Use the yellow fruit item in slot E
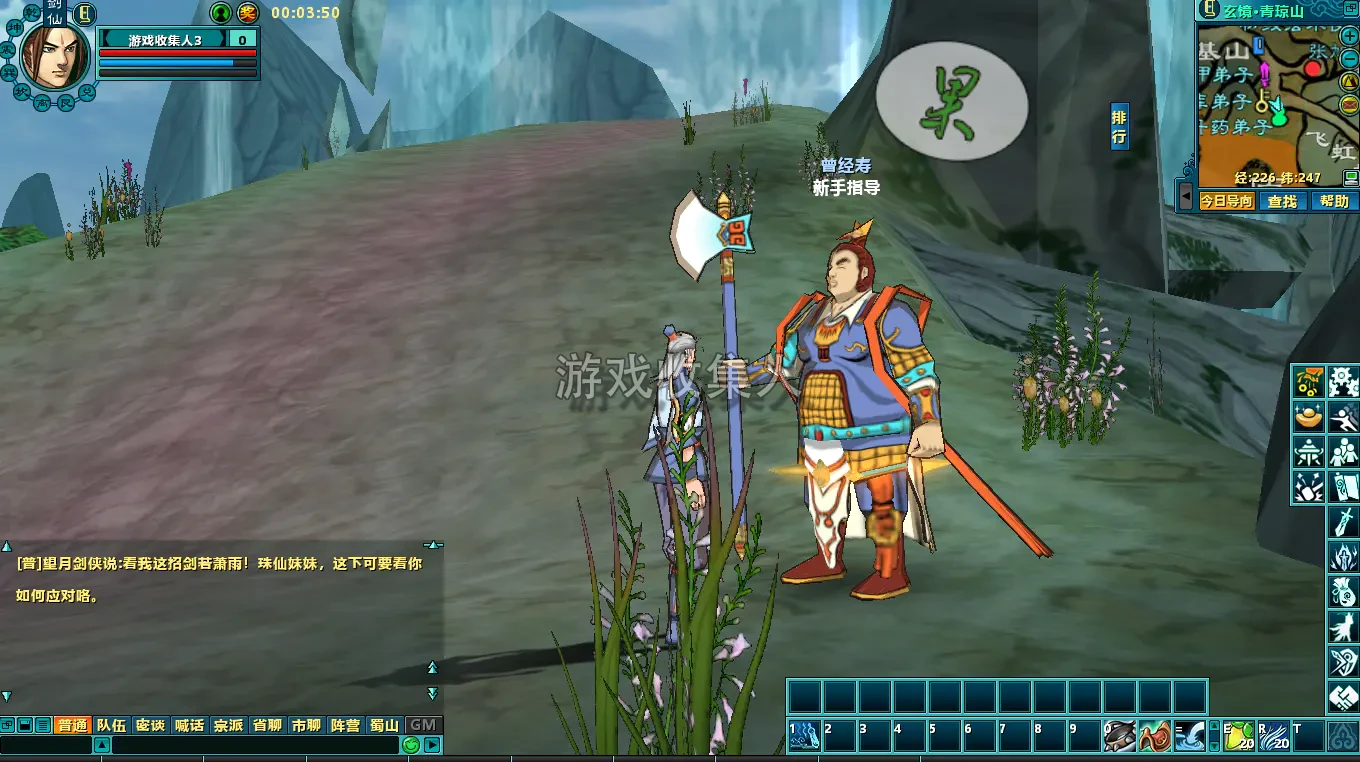Screen dimensions: 1360x762 pos(1239,736)
